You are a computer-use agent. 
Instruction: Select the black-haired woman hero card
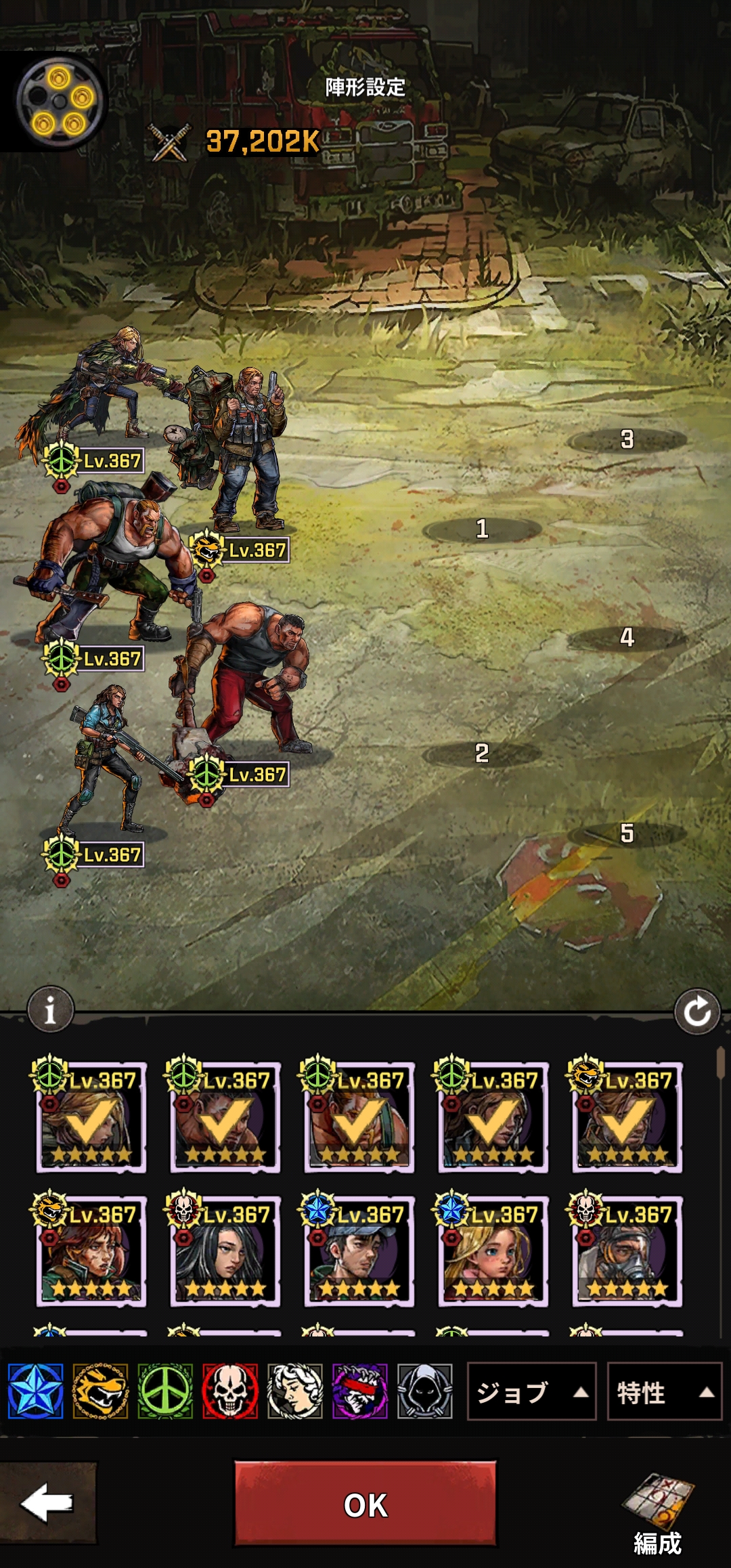tap(225, 1251)
